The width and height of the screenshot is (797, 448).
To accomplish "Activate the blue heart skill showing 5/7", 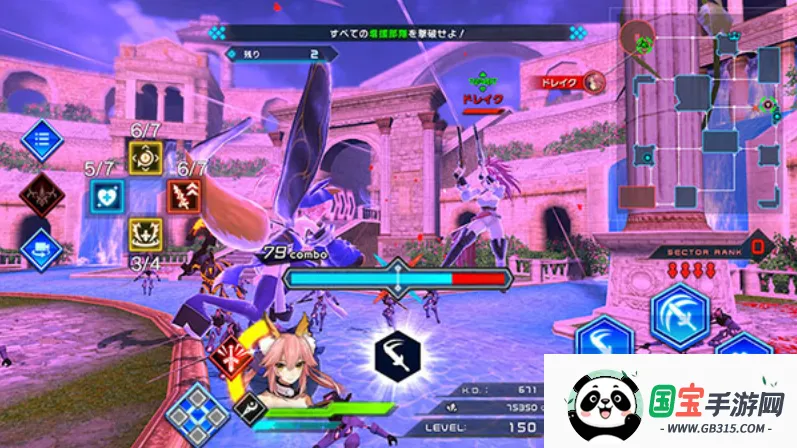I will point(105,195).
